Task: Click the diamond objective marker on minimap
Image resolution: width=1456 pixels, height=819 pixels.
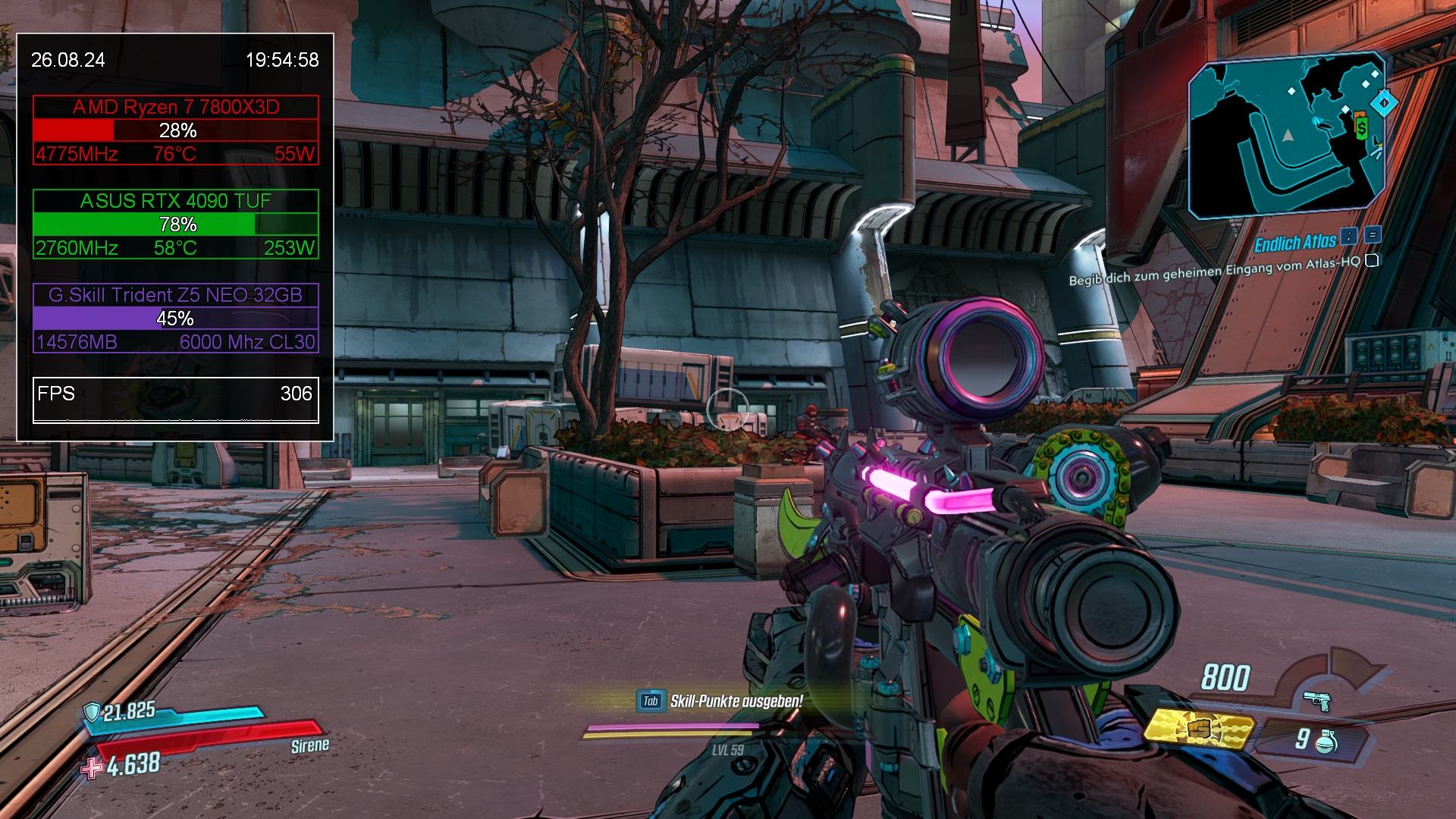Action: coord(1384,102)
